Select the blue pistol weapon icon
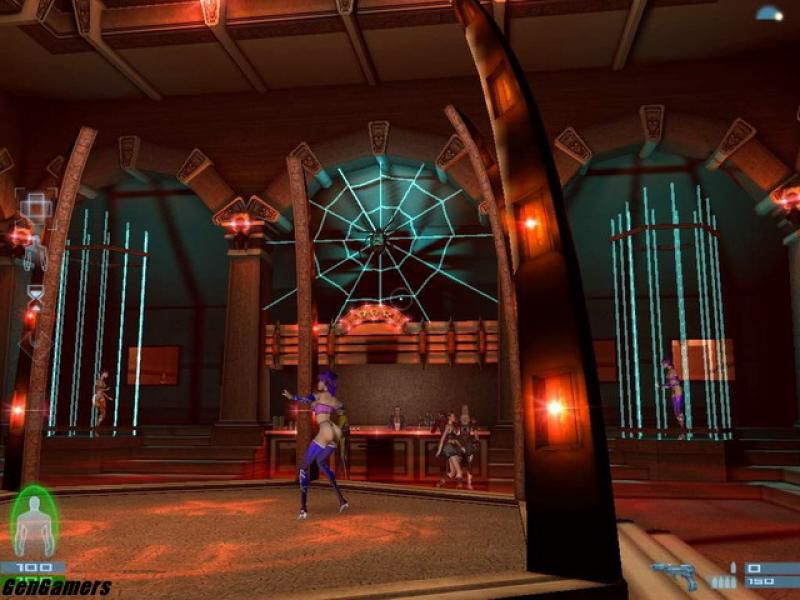The width and height of the screenshot is (800, 600). 673,573
